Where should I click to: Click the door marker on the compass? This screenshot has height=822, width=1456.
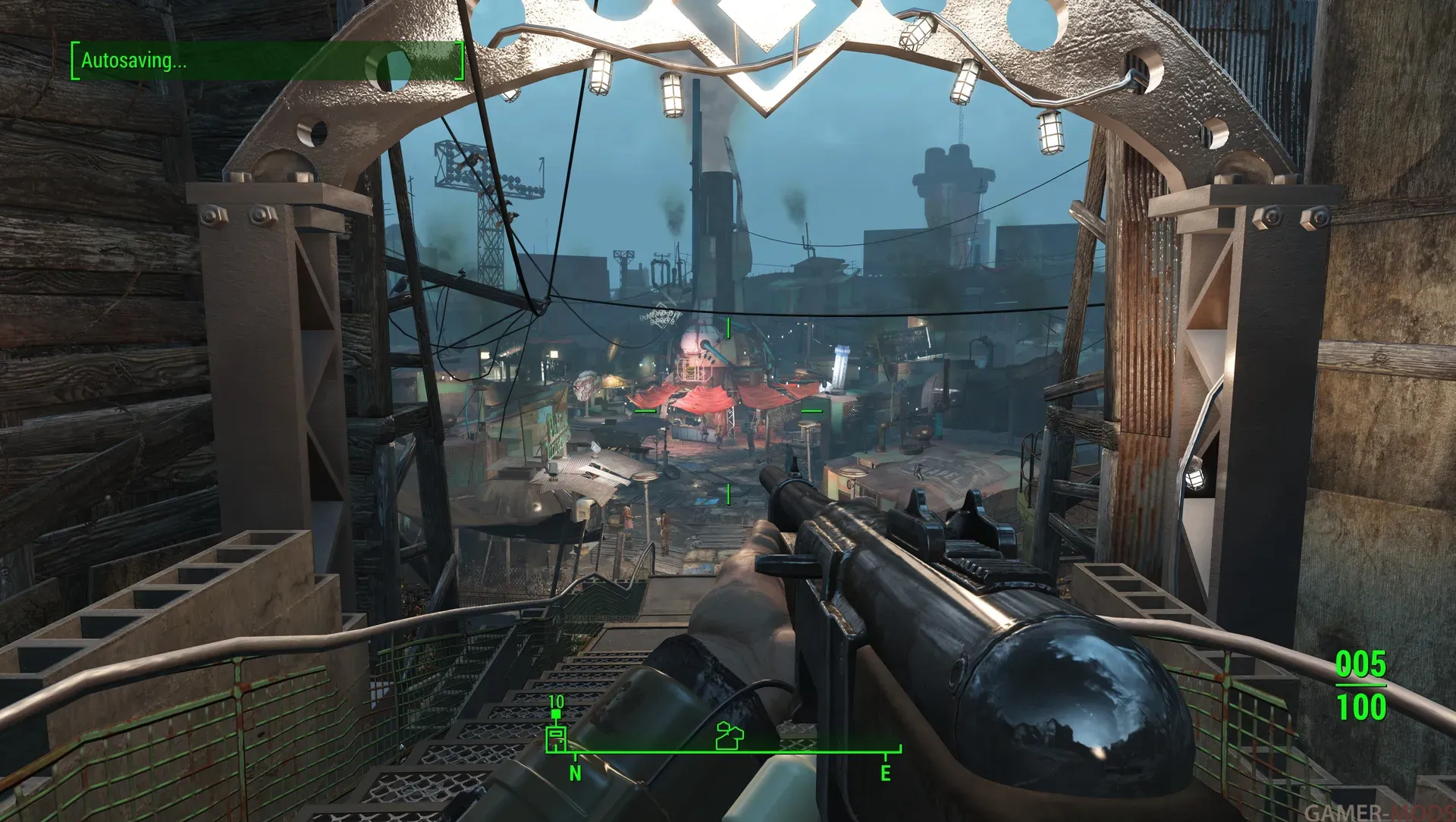pos(557,738)
